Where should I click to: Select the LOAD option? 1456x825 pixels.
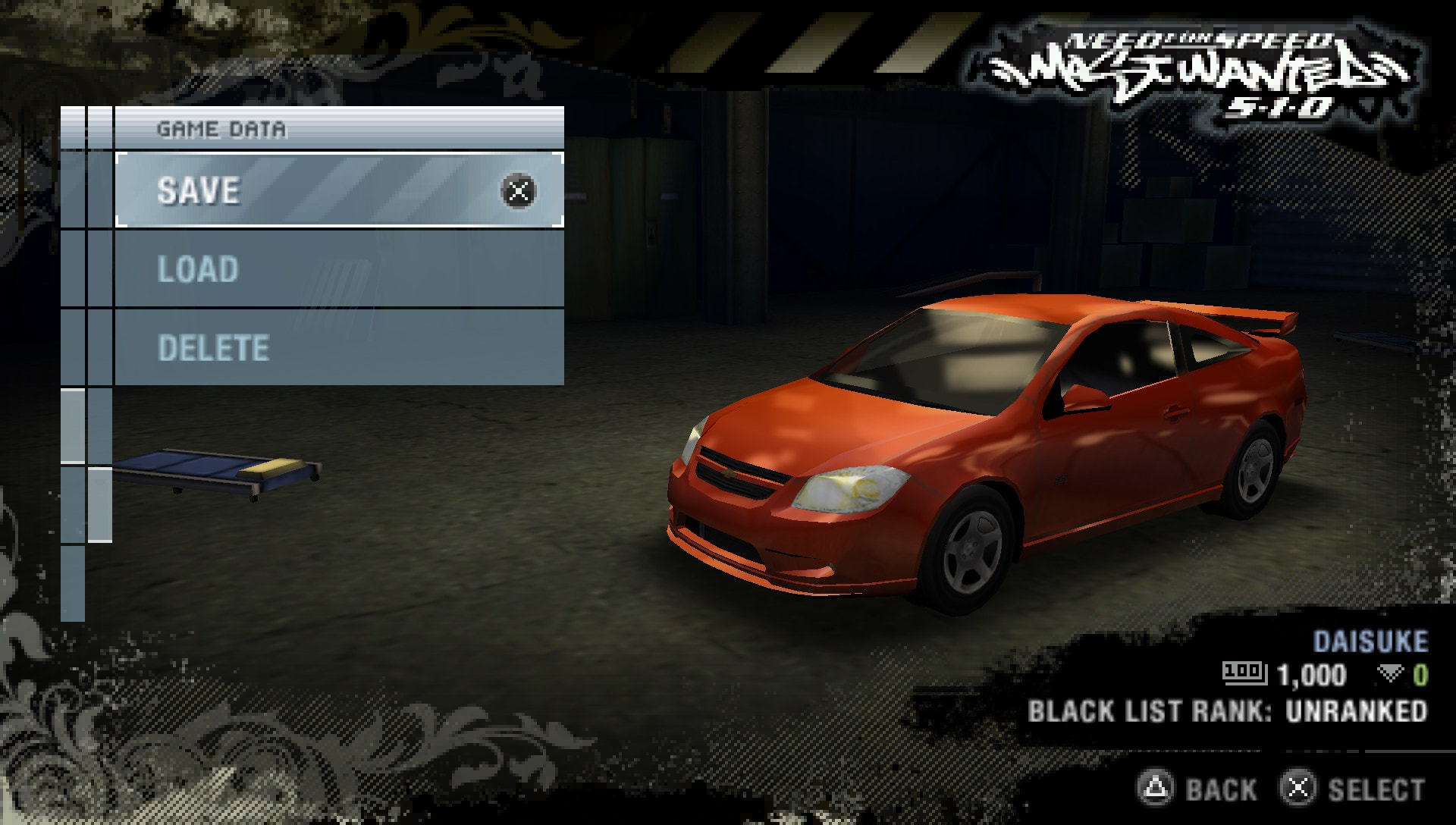pos(197,270)
